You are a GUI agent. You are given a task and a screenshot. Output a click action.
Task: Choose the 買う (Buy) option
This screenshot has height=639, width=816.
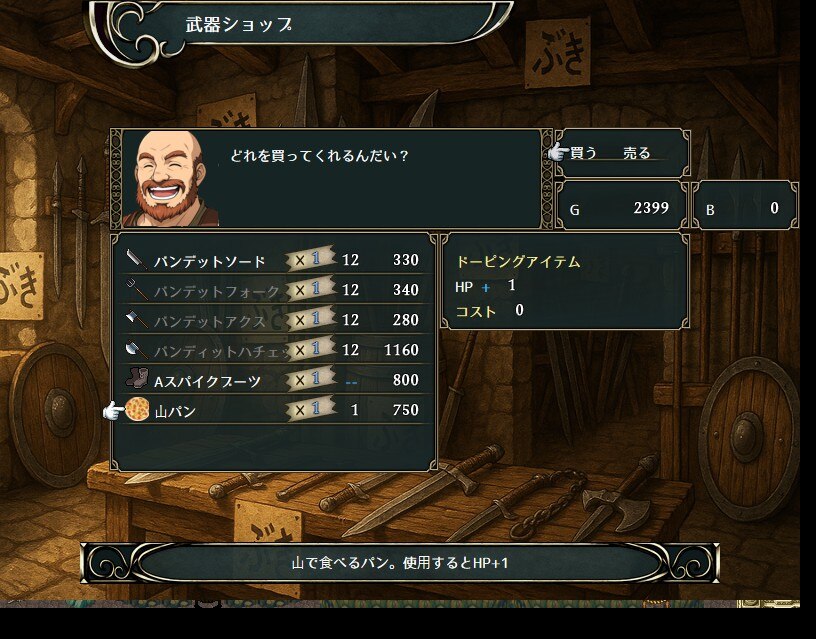tap(583, 153)
